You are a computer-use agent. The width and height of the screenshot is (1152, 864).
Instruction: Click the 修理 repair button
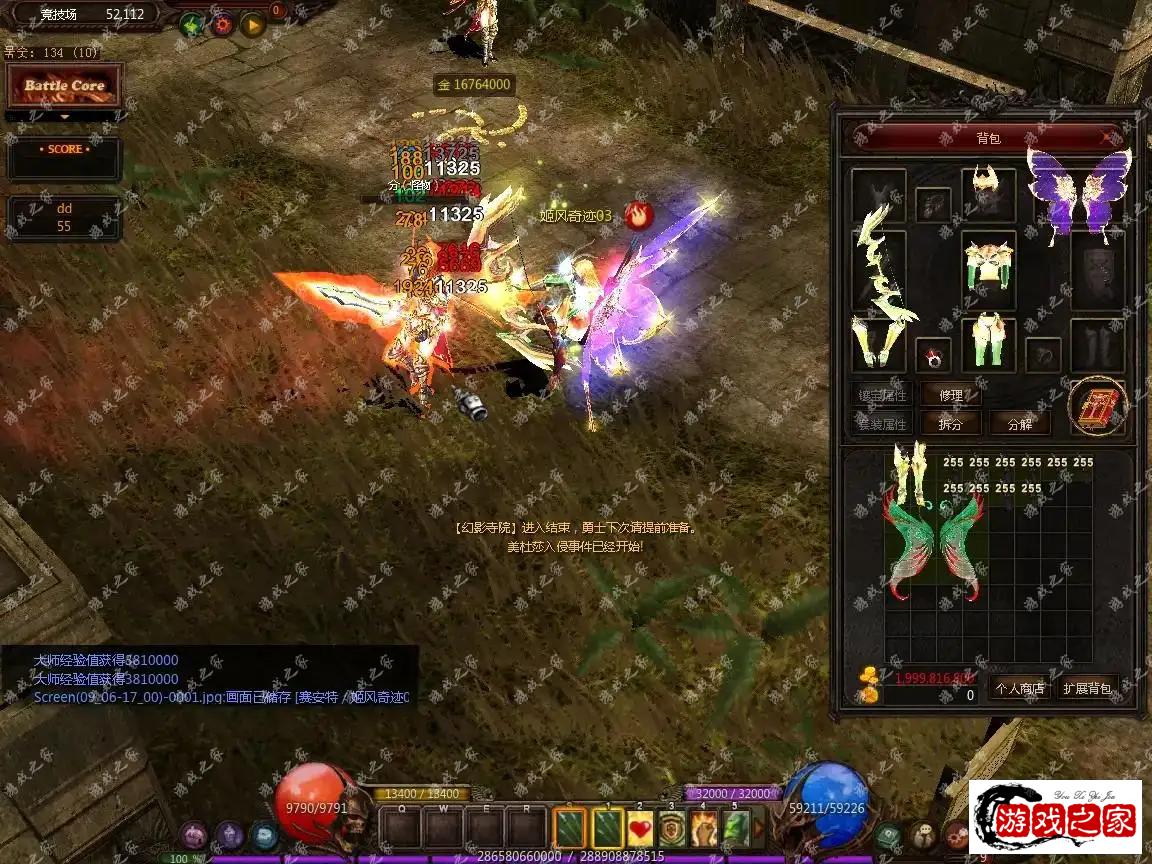(x=951, y=395)
